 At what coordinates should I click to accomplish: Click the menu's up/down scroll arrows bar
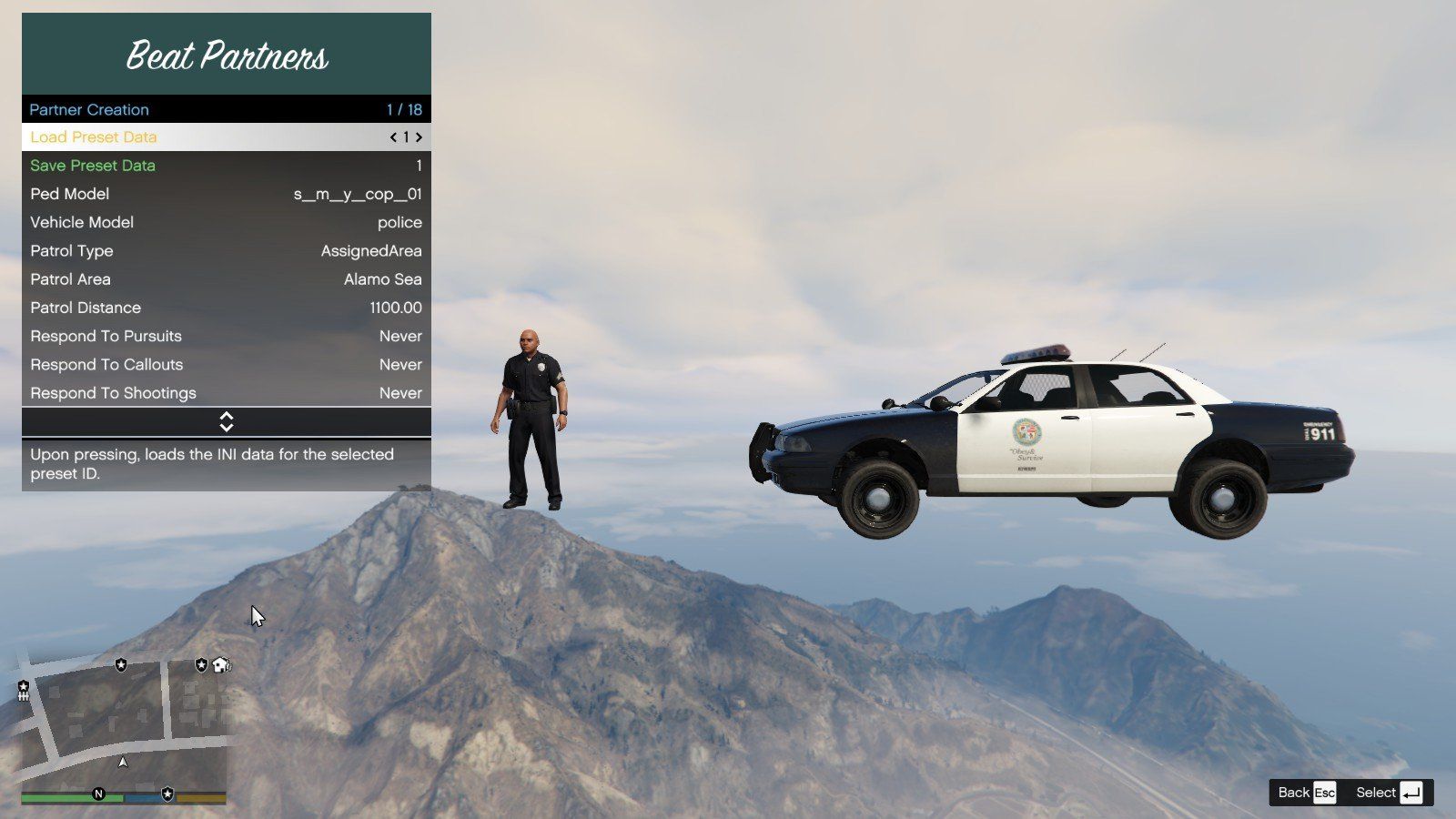[x=227, y=421]
